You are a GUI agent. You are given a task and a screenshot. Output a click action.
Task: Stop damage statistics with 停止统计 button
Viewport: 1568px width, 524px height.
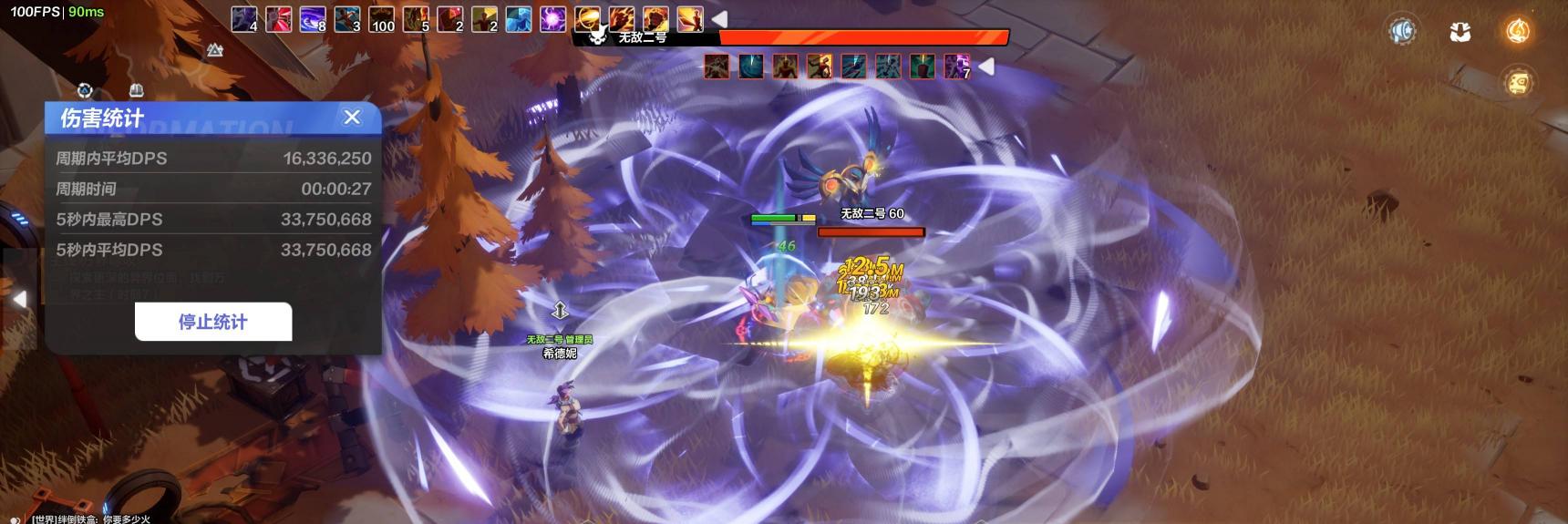(213, 322)
